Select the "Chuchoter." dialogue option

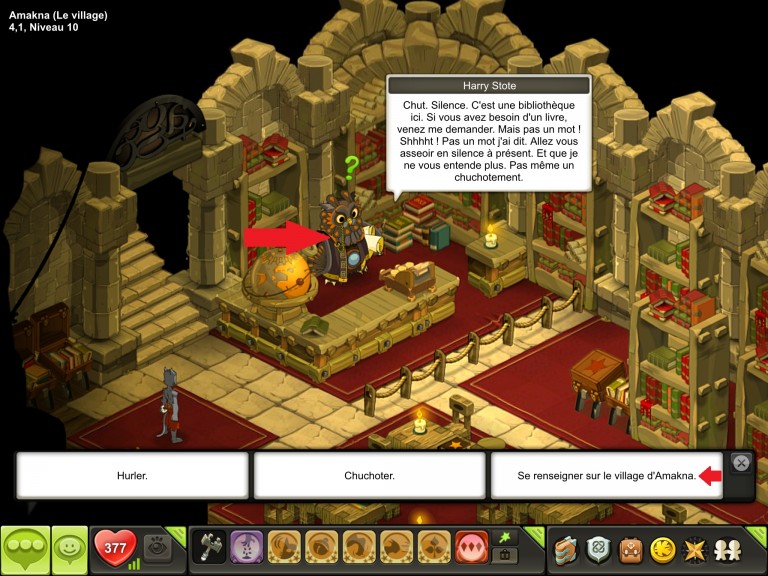pyautogui.click(x=370, y=475)
